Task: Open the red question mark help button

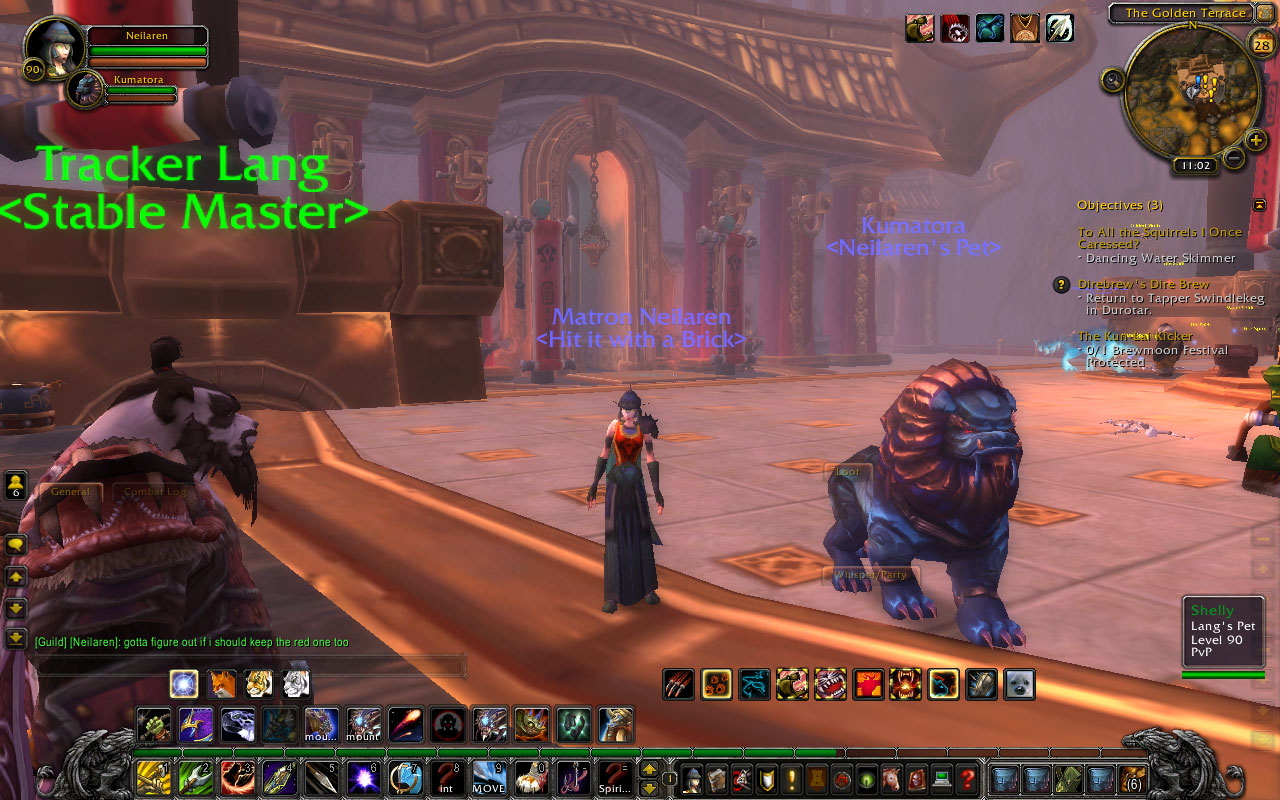Action: point(967,777)
